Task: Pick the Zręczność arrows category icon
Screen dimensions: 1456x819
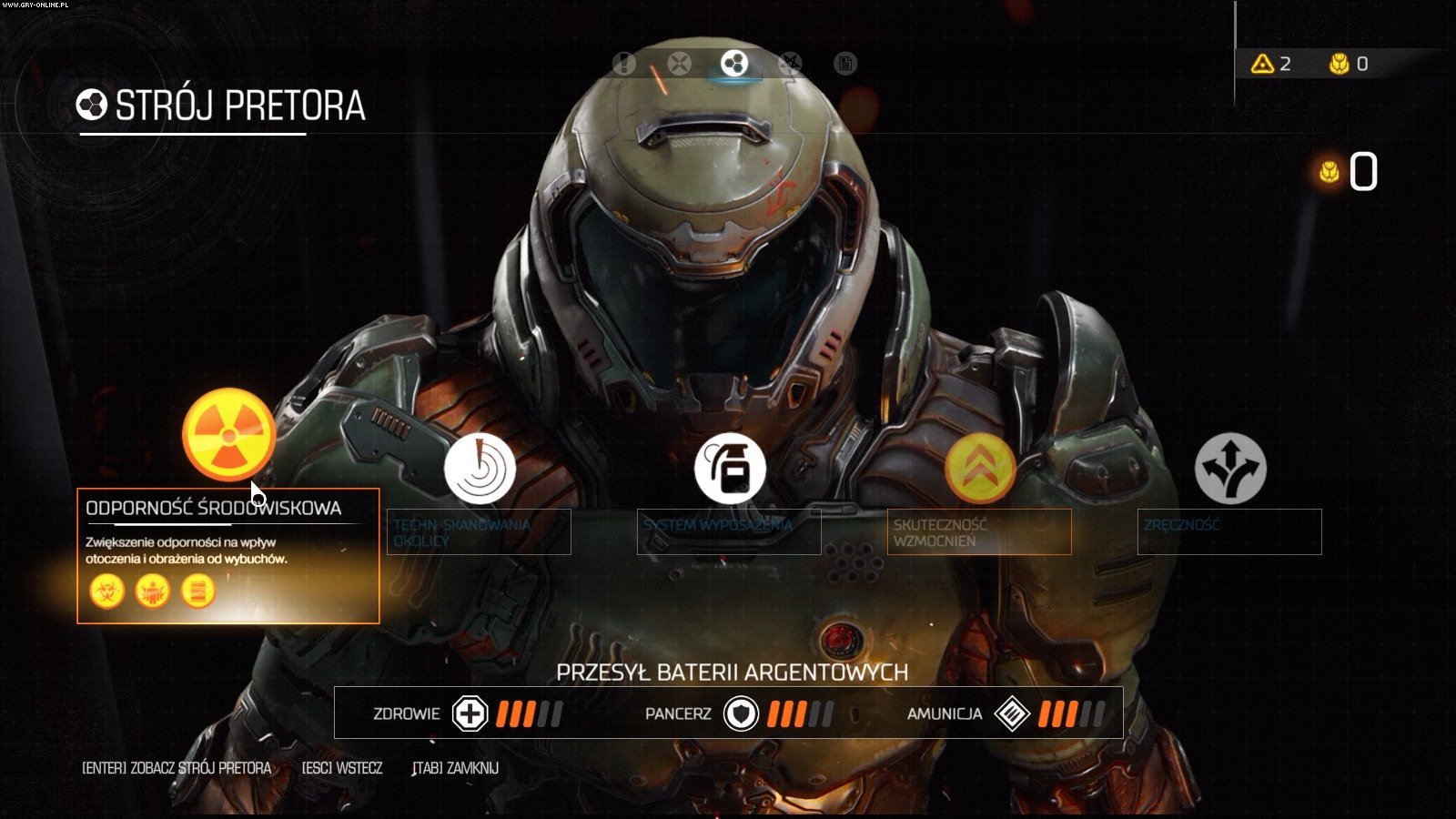Action: click(1230, 469)
